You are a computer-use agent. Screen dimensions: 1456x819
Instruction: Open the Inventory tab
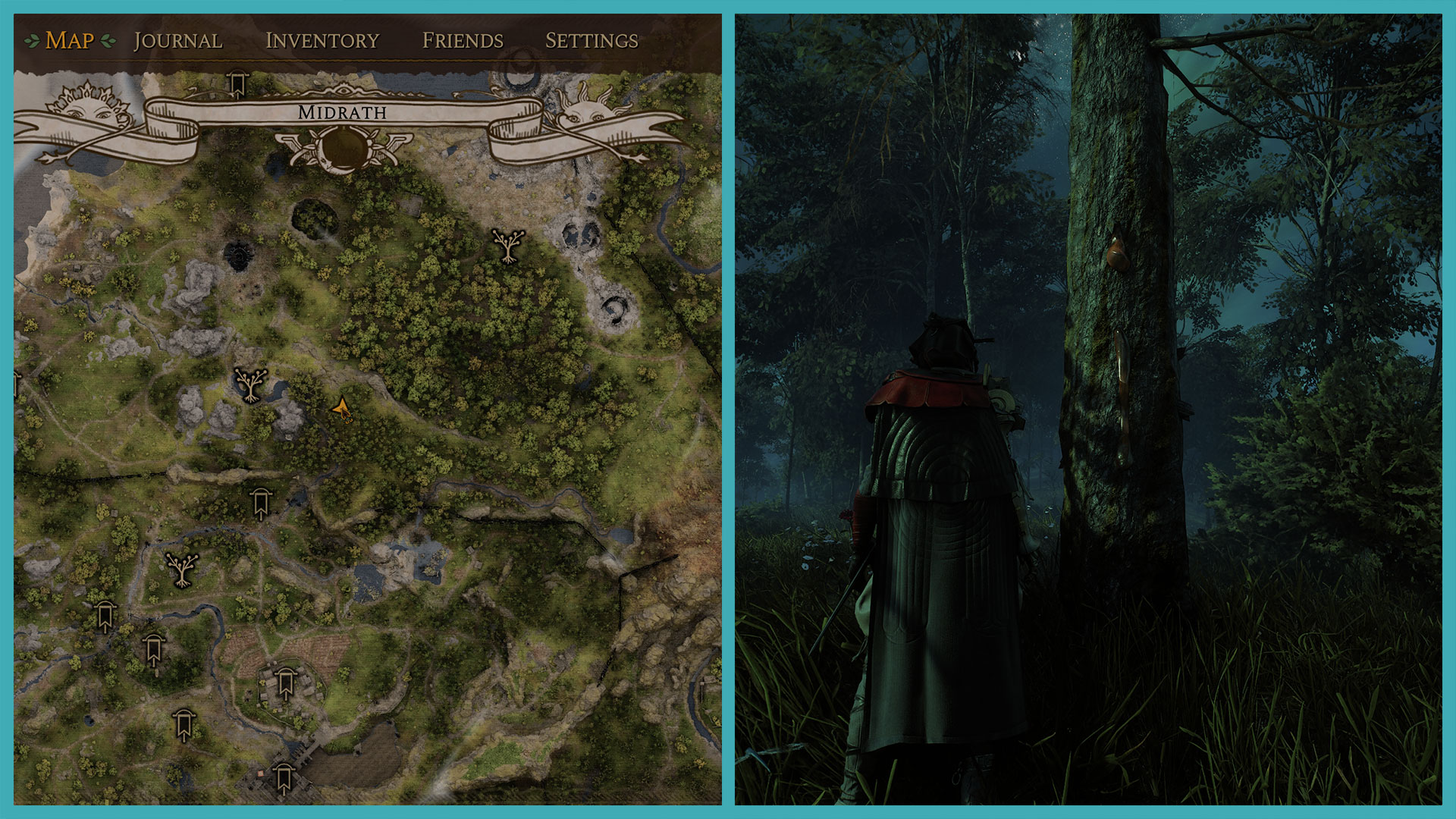coord(322,40)
